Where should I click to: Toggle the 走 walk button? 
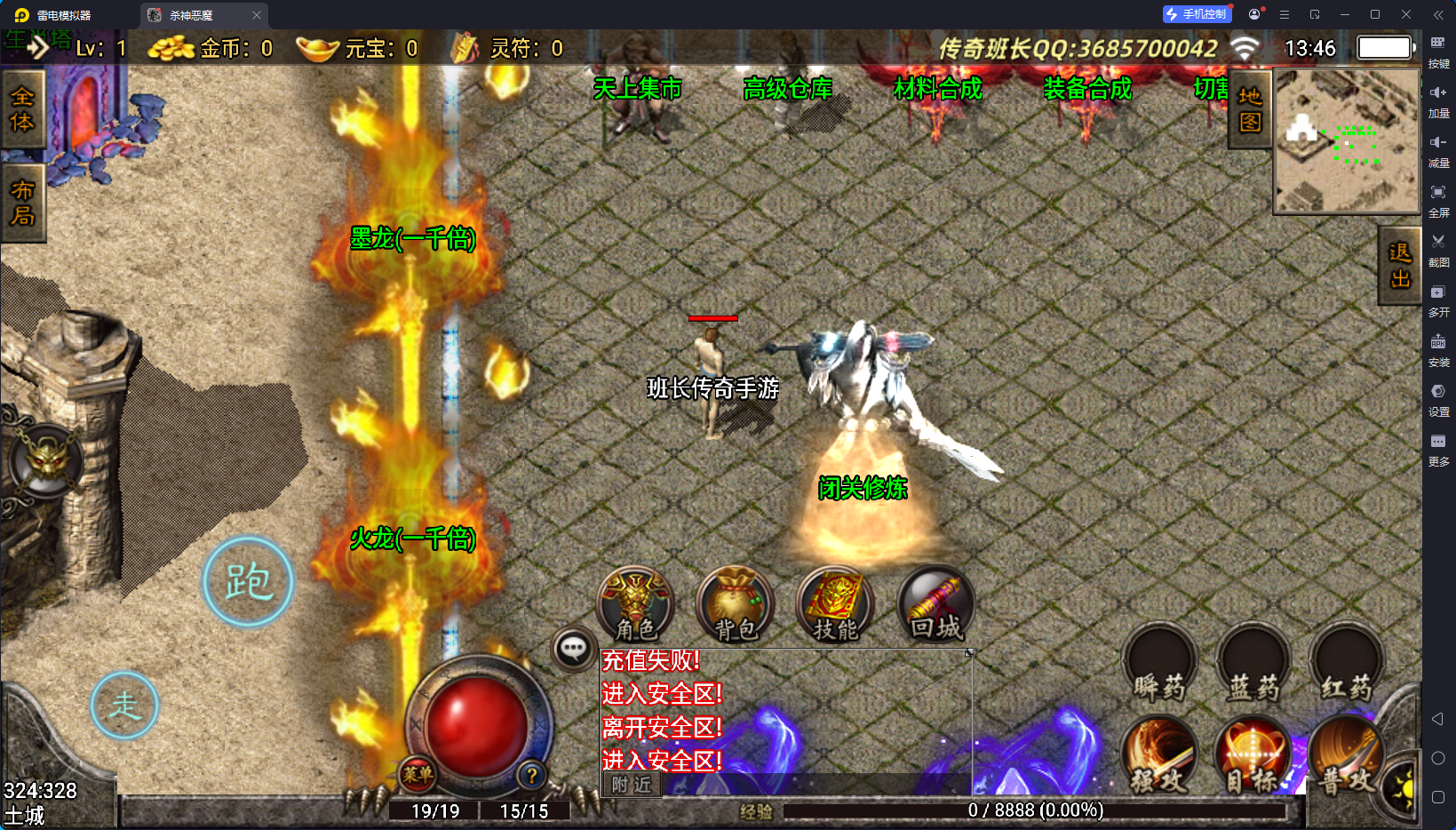[124, 706]
